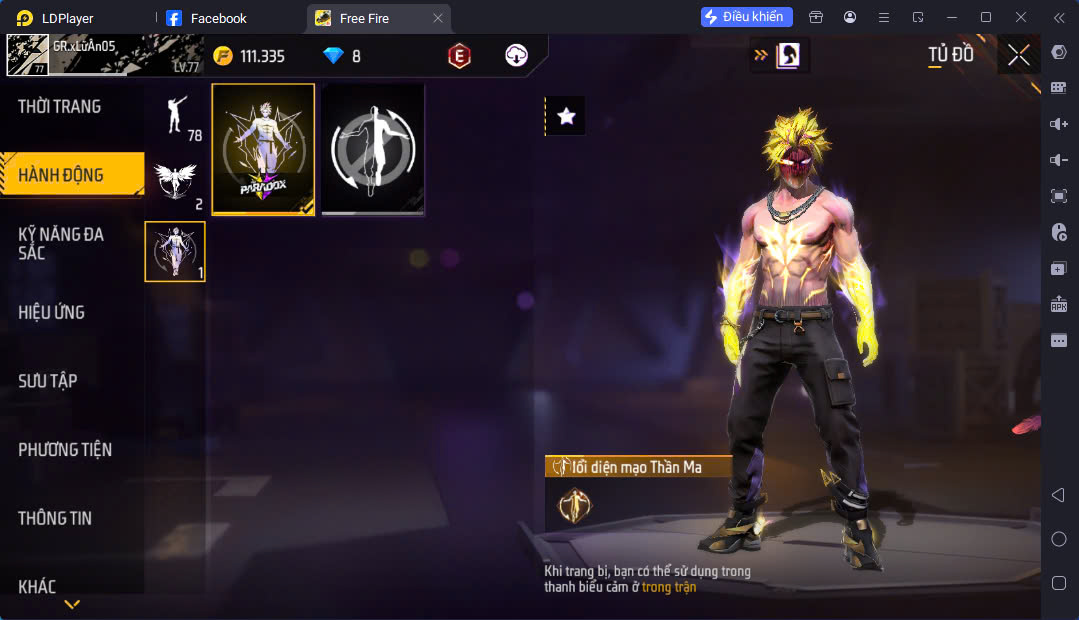Select the Hành Động category
This screenshot has height=620, width=1079.
pos(62,175)
